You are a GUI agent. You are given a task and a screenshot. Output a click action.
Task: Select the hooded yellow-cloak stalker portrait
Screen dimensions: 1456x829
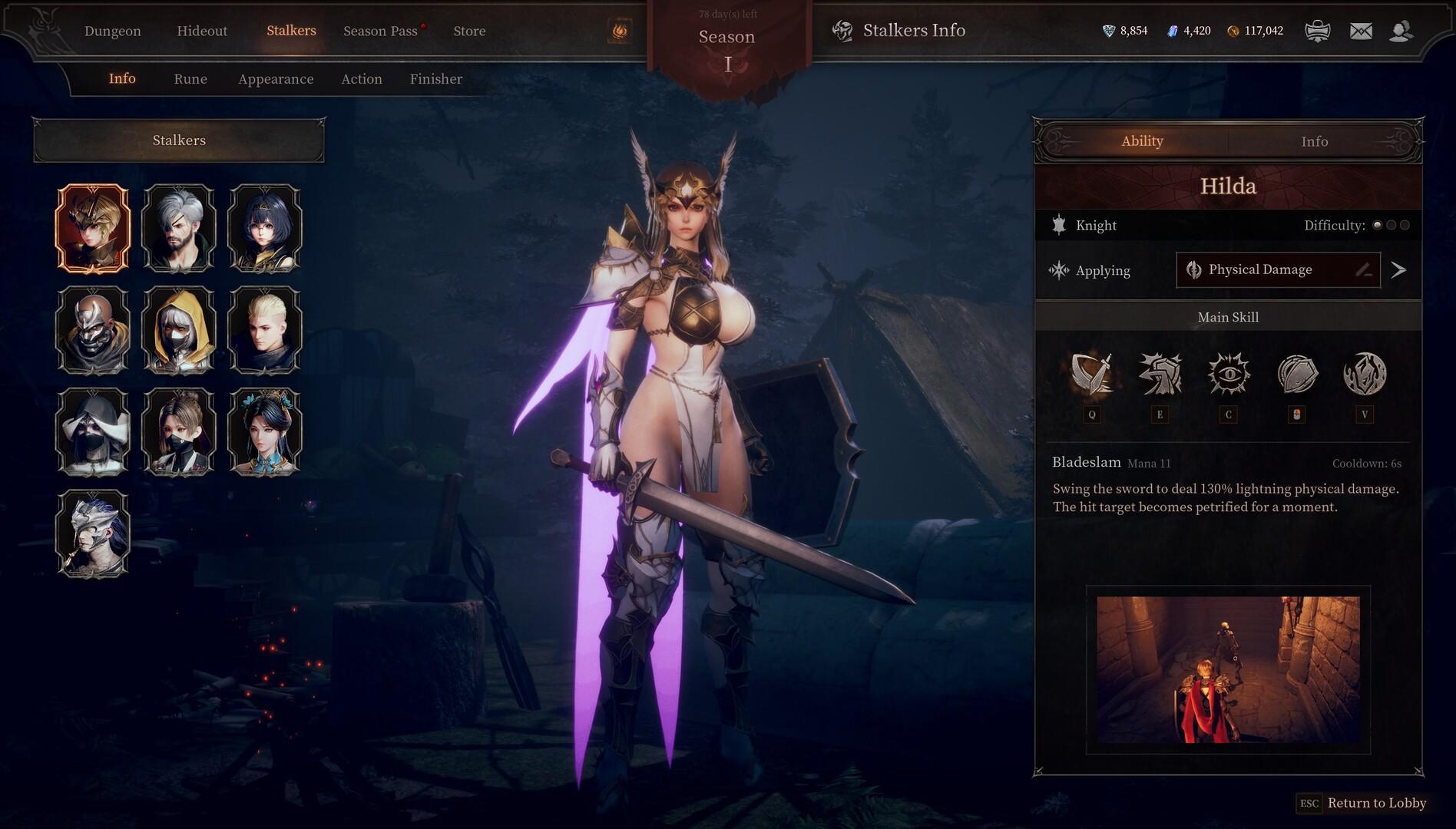(179, 330)
